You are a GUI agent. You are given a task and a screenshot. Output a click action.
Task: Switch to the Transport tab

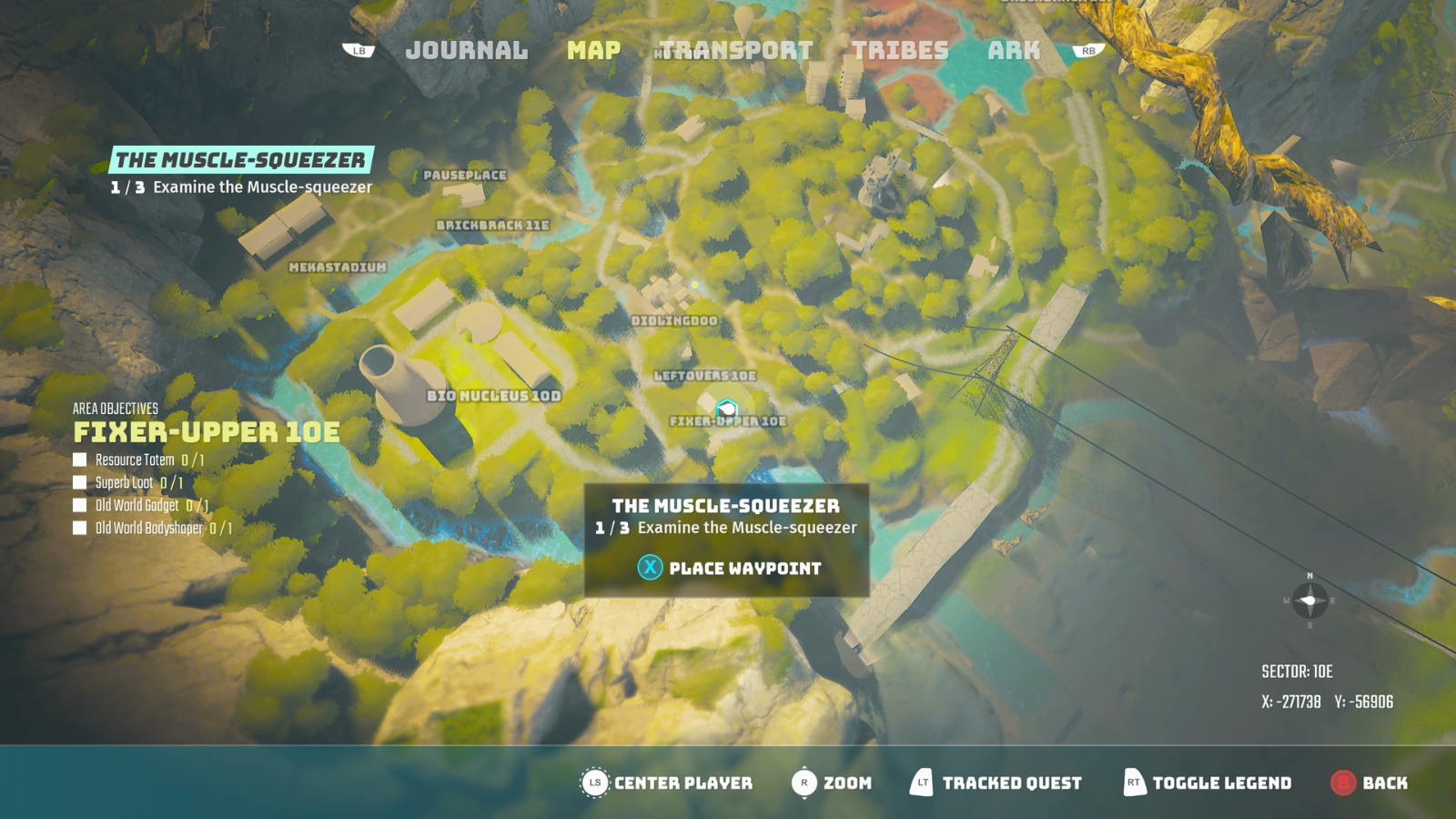[734, 51]
